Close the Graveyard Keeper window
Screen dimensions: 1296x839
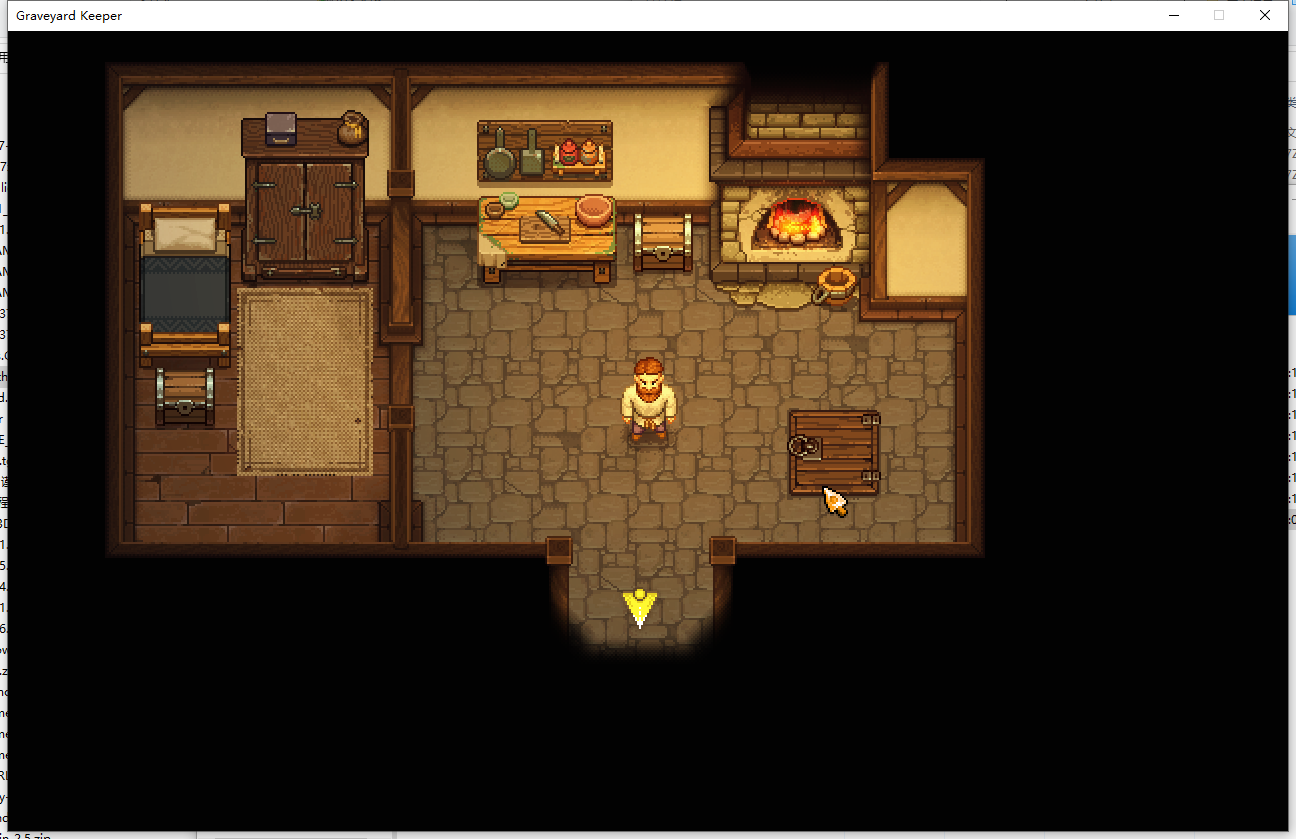coord(1265,15)
